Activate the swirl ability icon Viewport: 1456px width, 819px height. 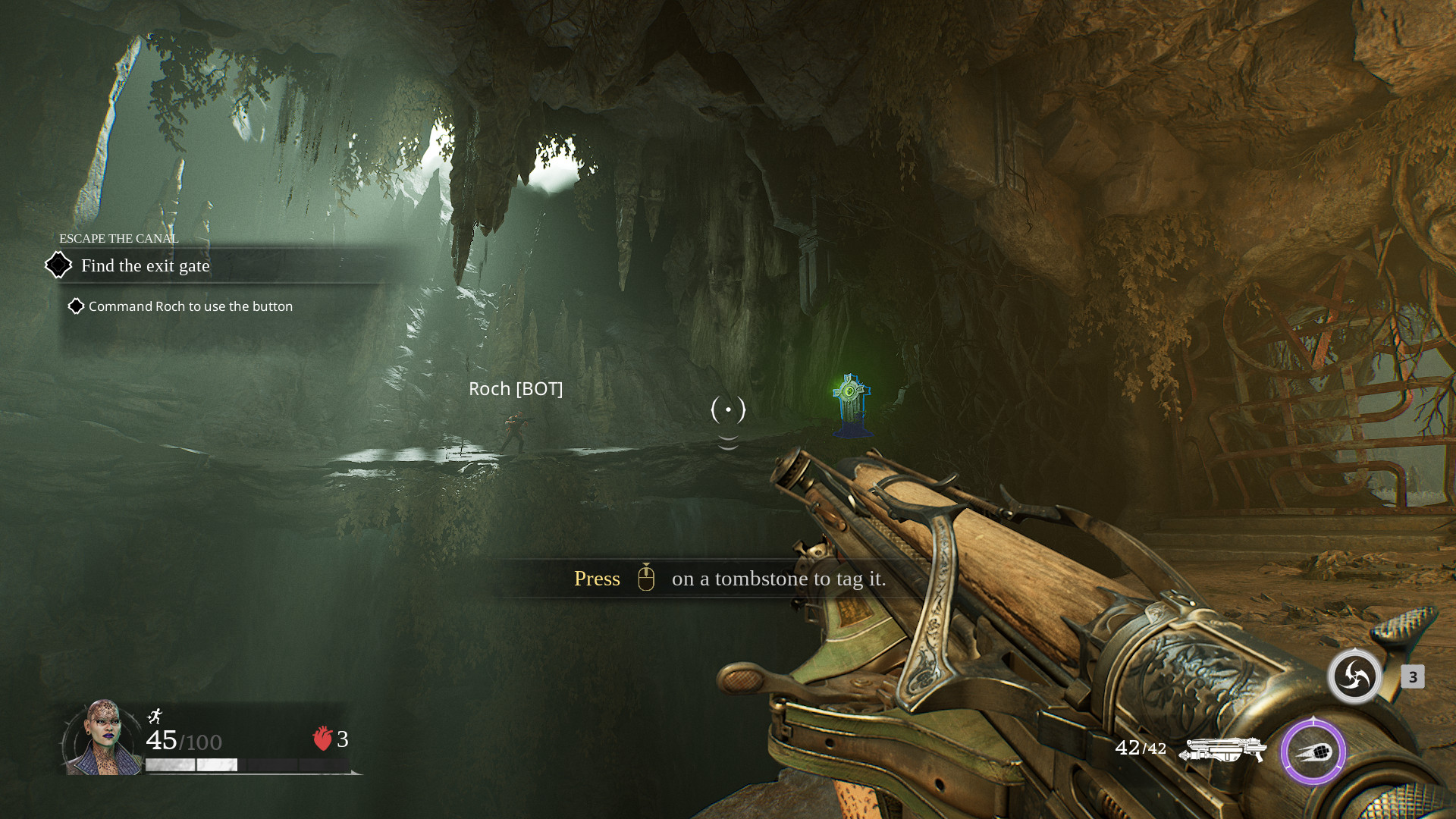tap(1354, 676)
